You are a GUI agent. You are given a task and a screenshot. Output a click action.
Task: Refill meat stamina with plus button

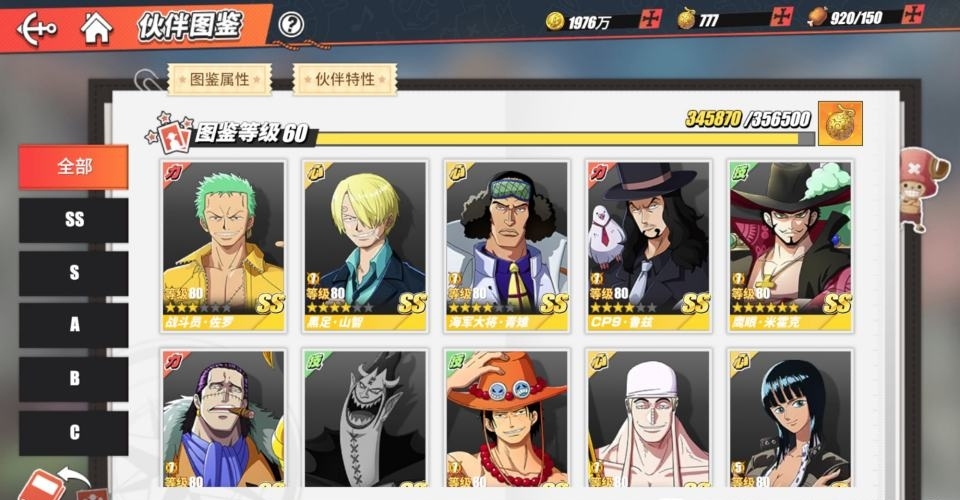click(912, 15)
